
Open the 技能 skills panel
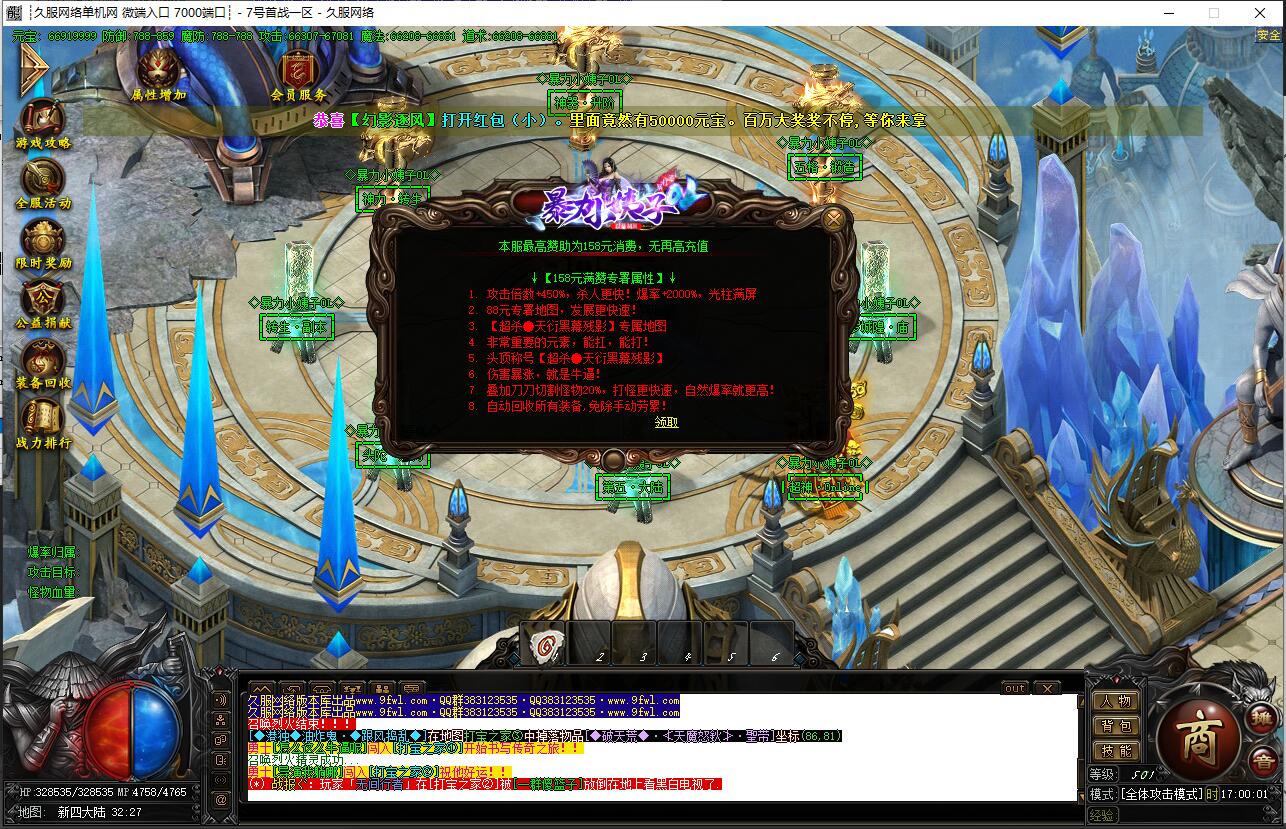1115,751
